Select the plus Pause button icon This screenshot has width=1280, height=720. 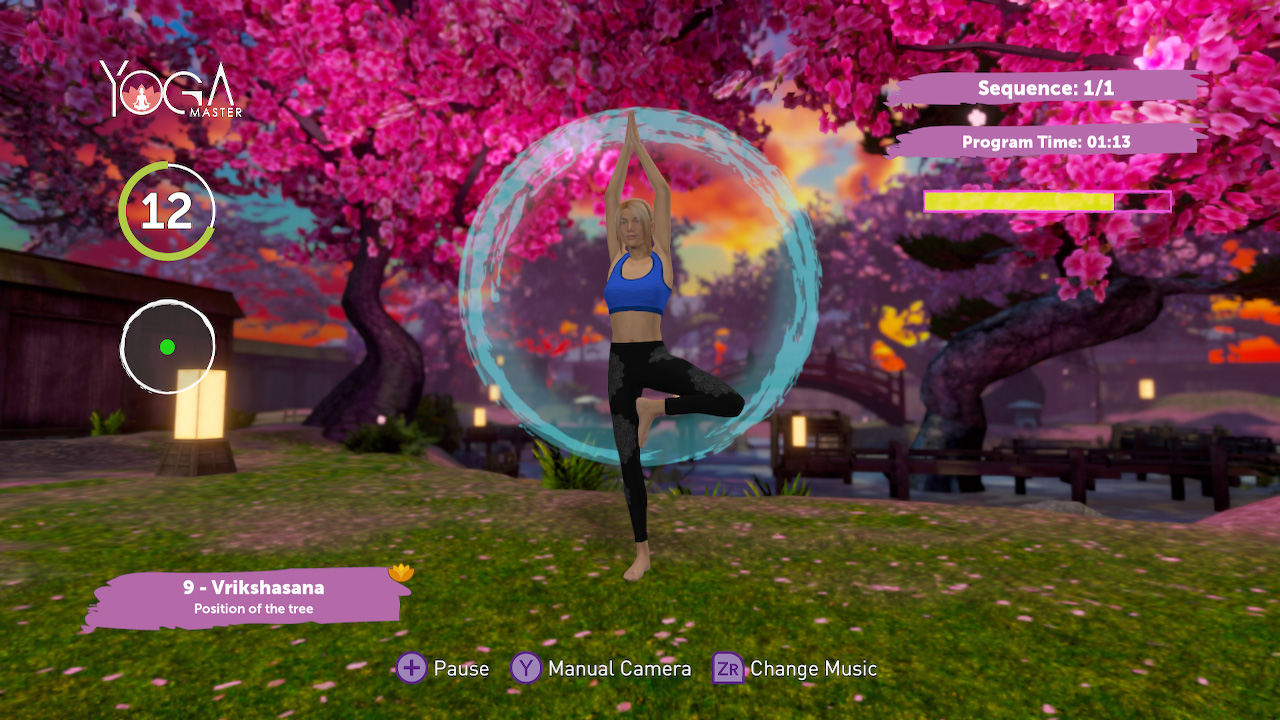[x=413, y=668]
